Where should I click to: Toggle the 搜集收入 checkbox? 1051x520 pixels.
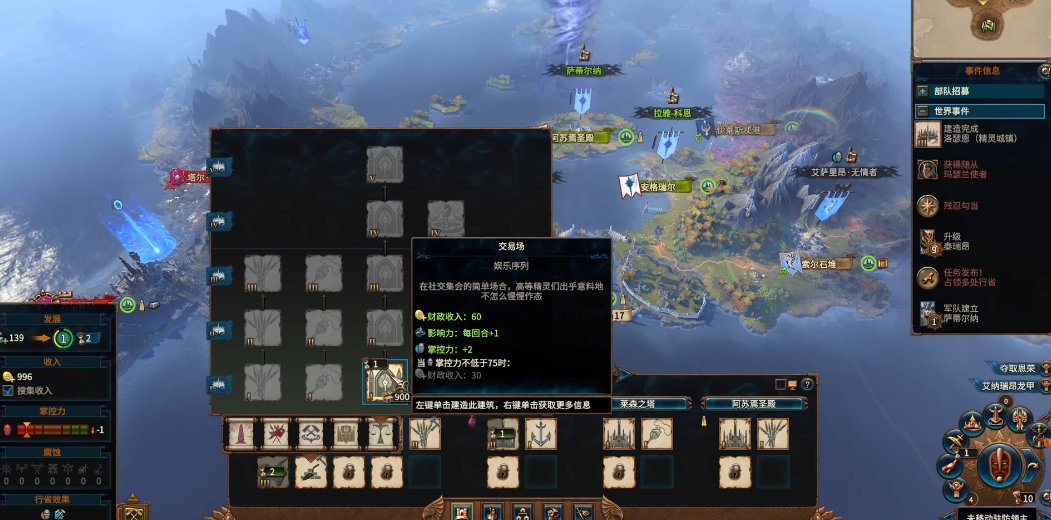pos(8,390)
